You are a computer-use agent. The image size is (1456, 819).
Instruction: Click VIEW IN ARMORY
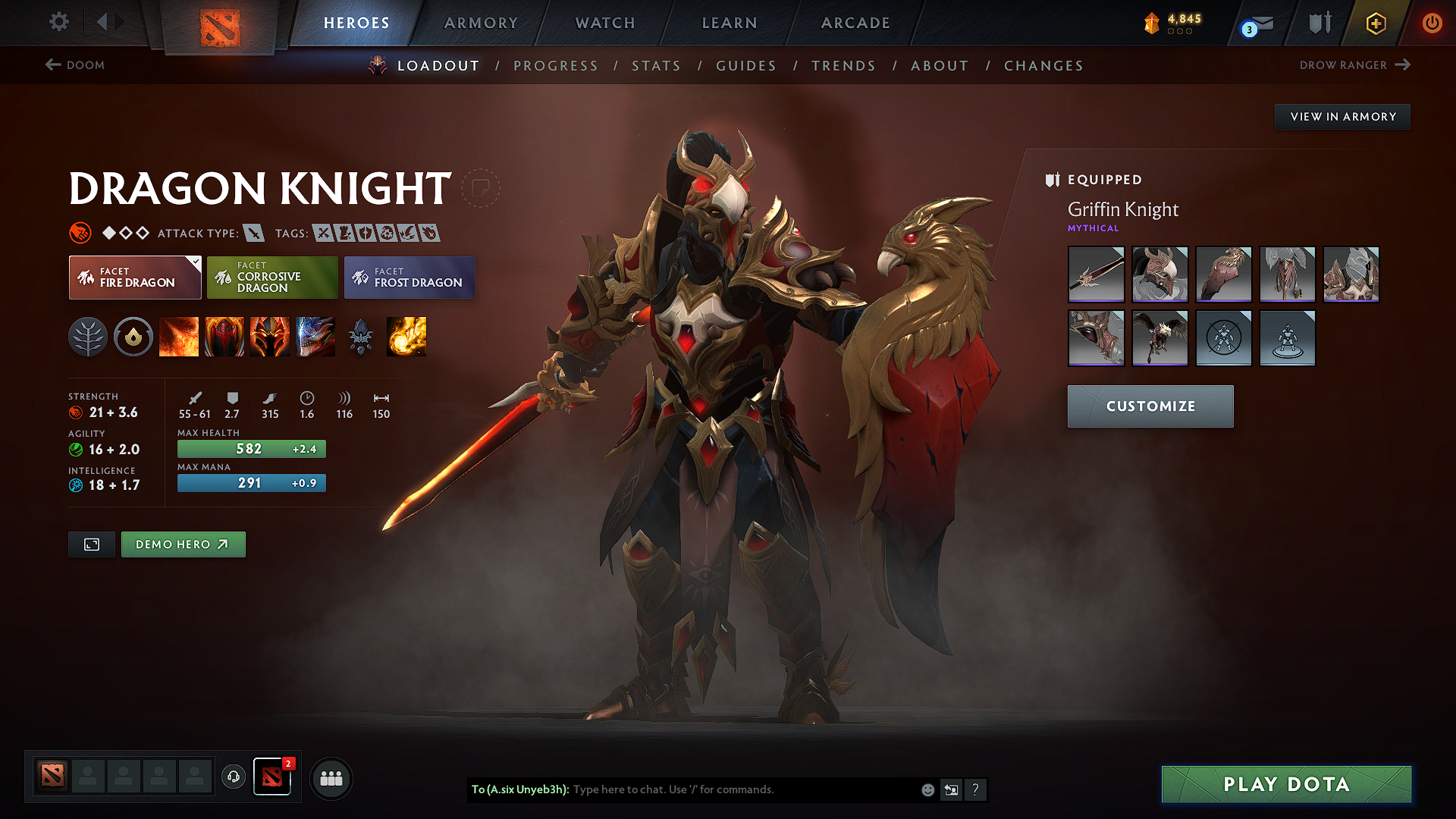(1342, 117)
